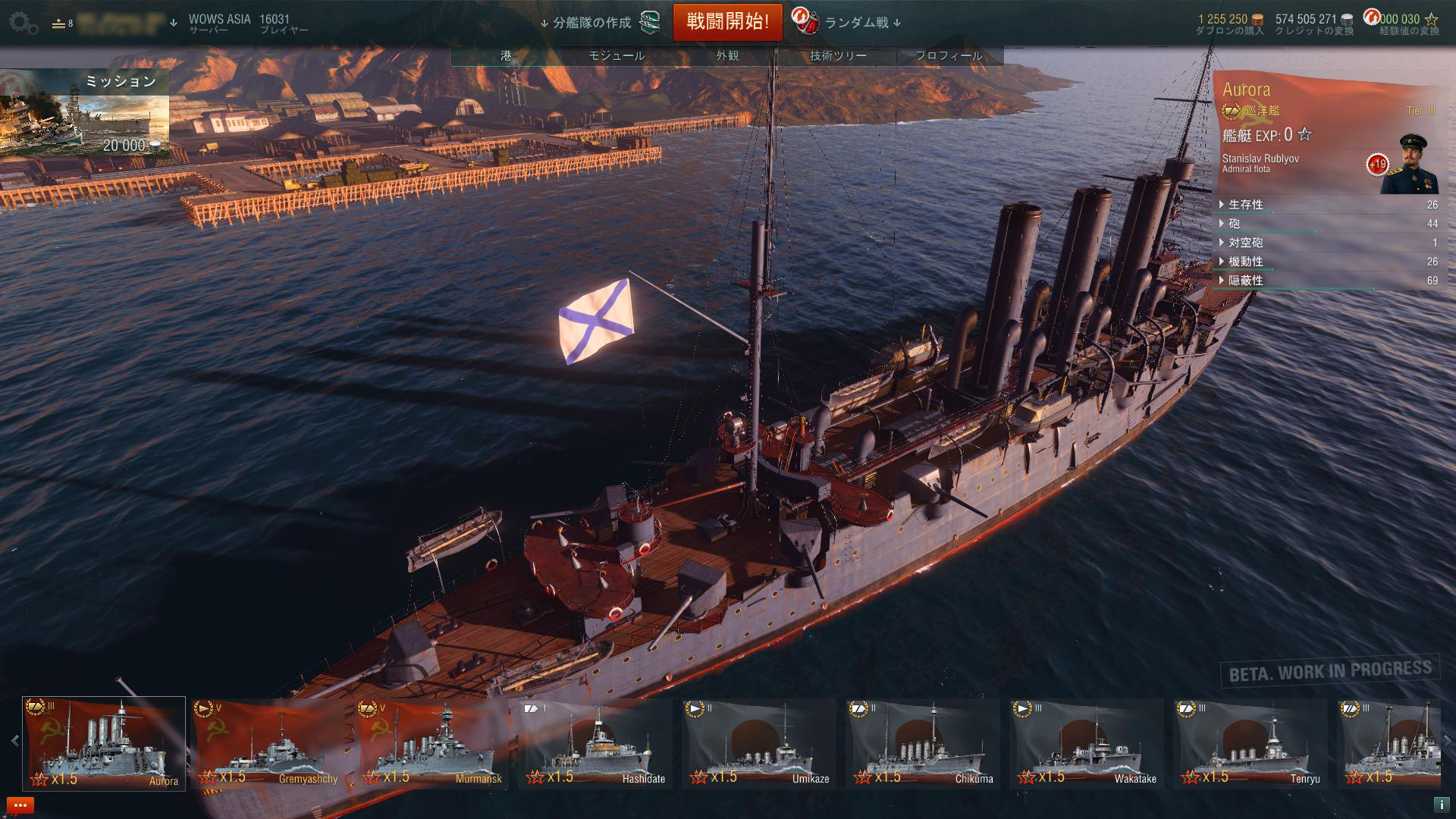Open the ランダム戦 battle type dropdown
Screen dimensions: 1456x819
(862, 23)
